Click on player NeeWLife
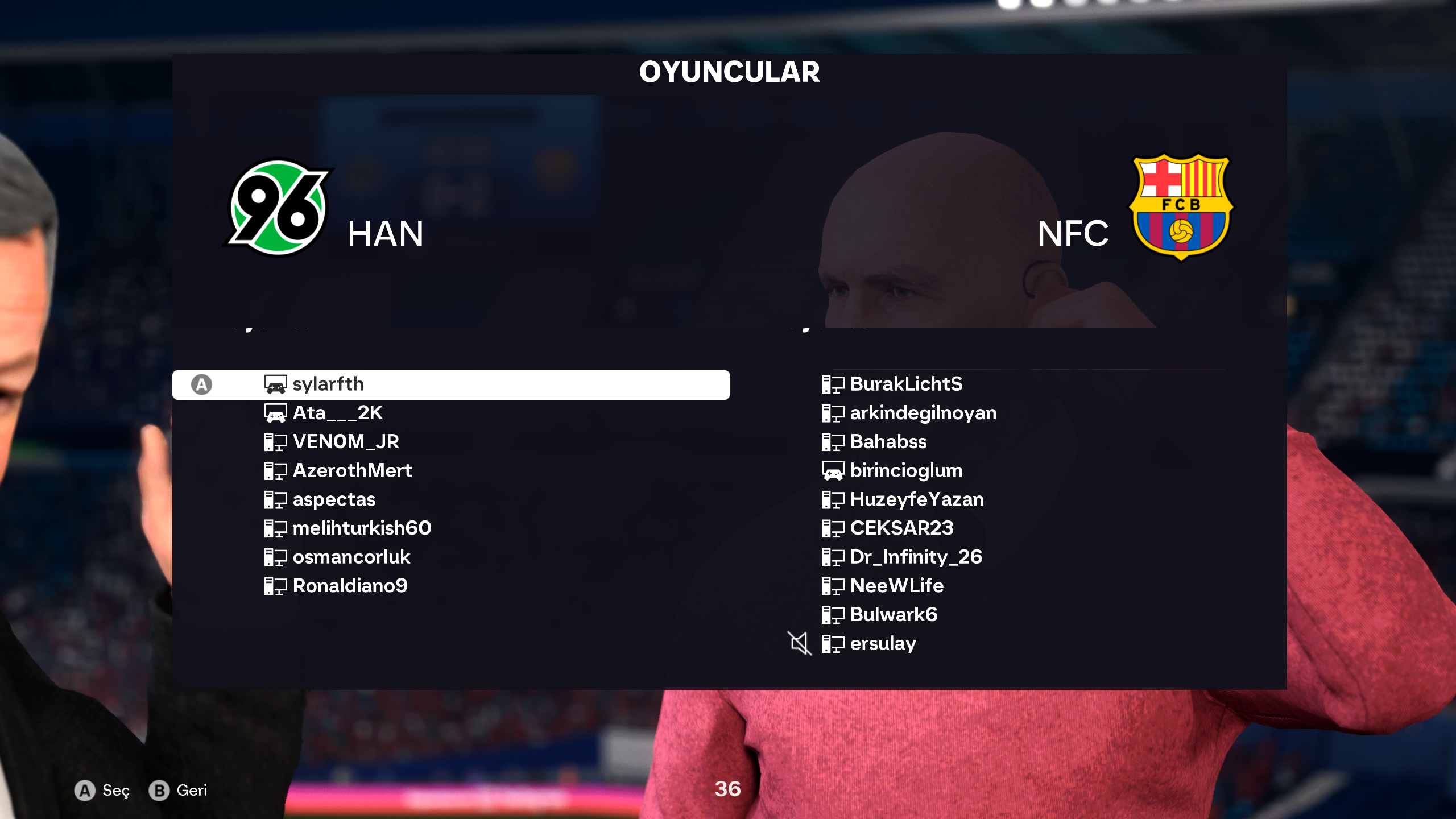 tap(896, 586)
